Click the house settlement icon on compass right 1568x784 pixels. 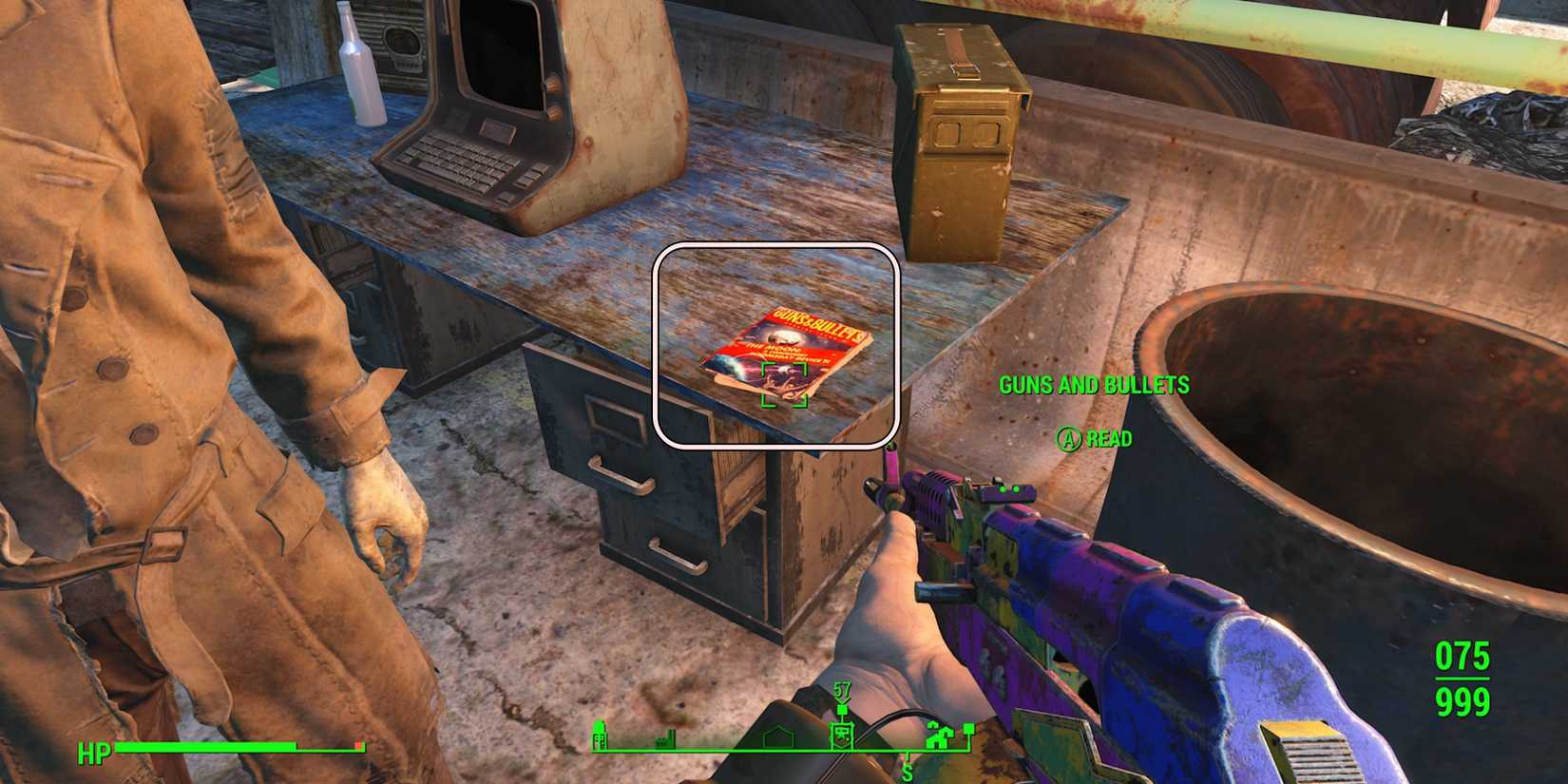[940, 736]
